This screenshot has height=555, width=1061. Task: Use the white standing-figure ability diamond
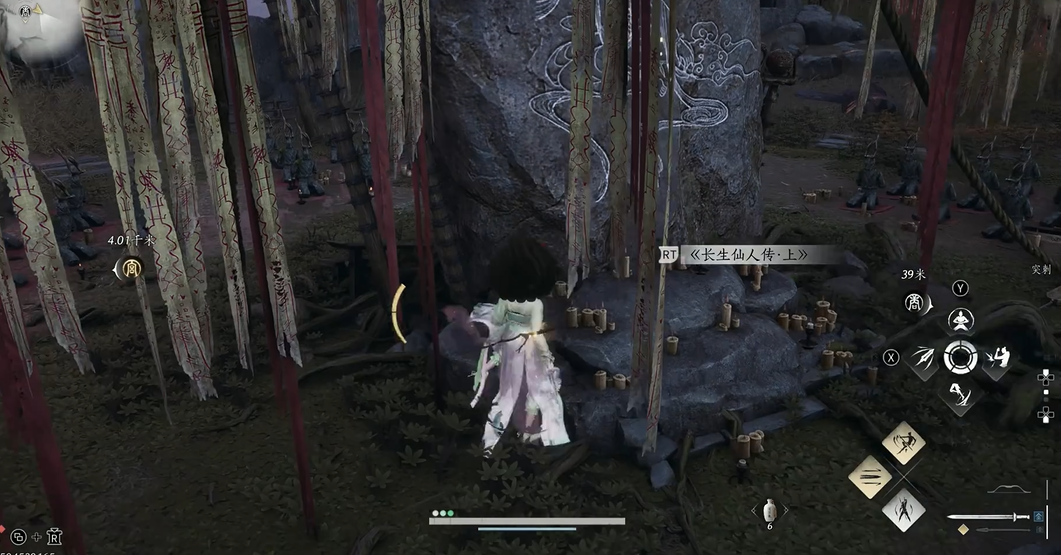(x=903, y=511)
